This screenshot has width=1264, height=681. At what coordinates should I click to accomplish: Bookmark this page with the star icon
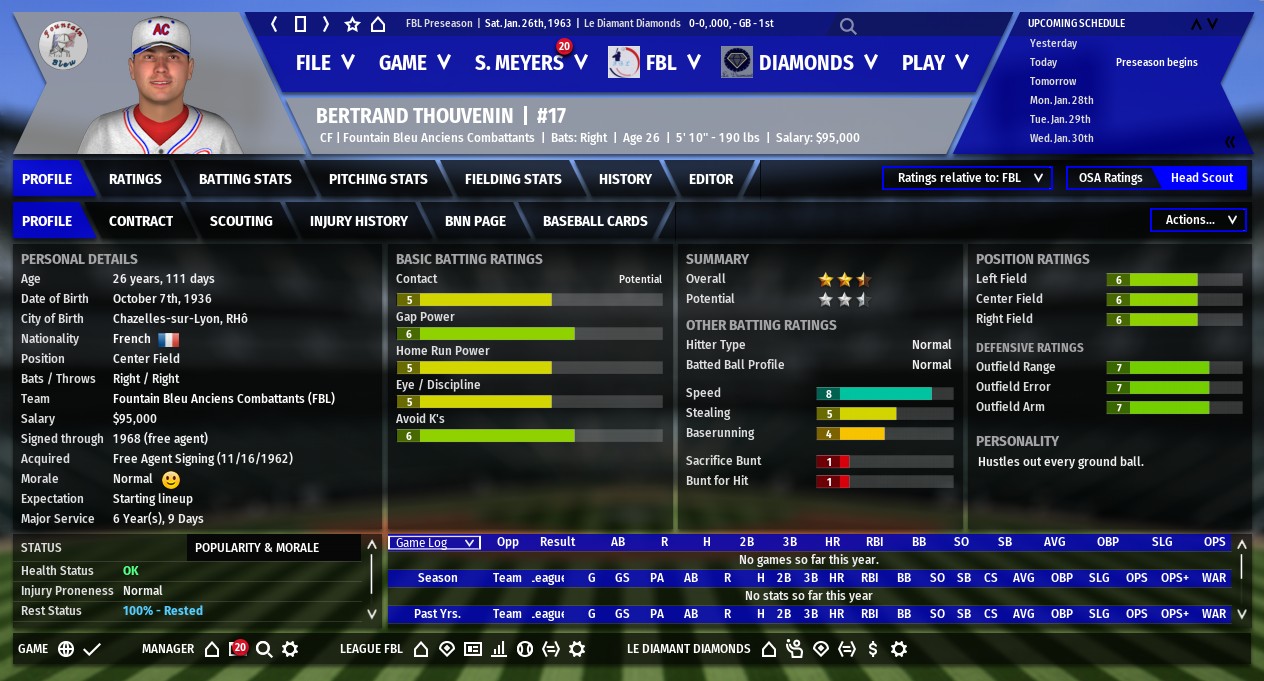click(x=352, y=24)
